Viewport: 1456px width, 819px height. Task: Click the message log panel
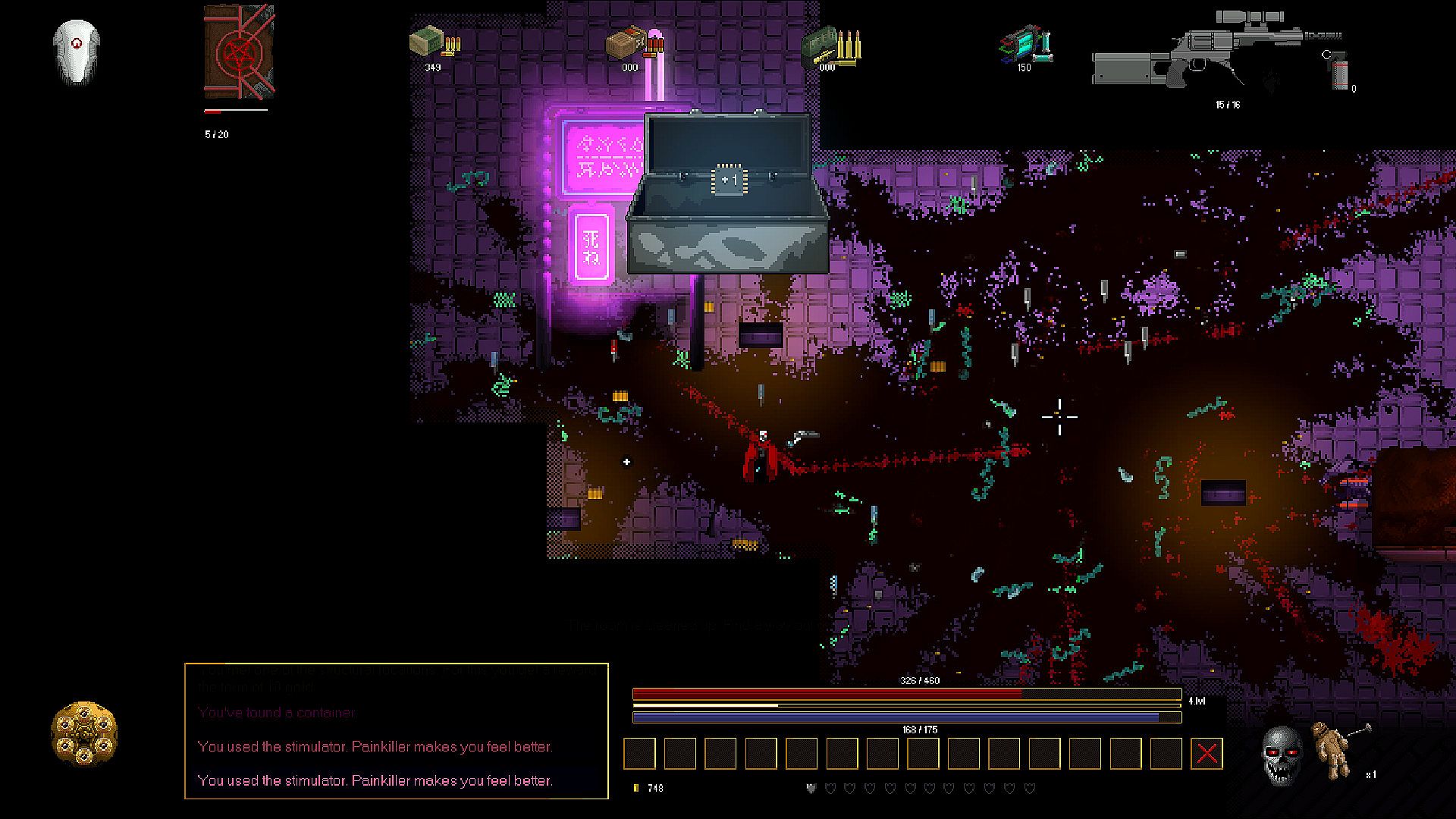click(397, 731)
